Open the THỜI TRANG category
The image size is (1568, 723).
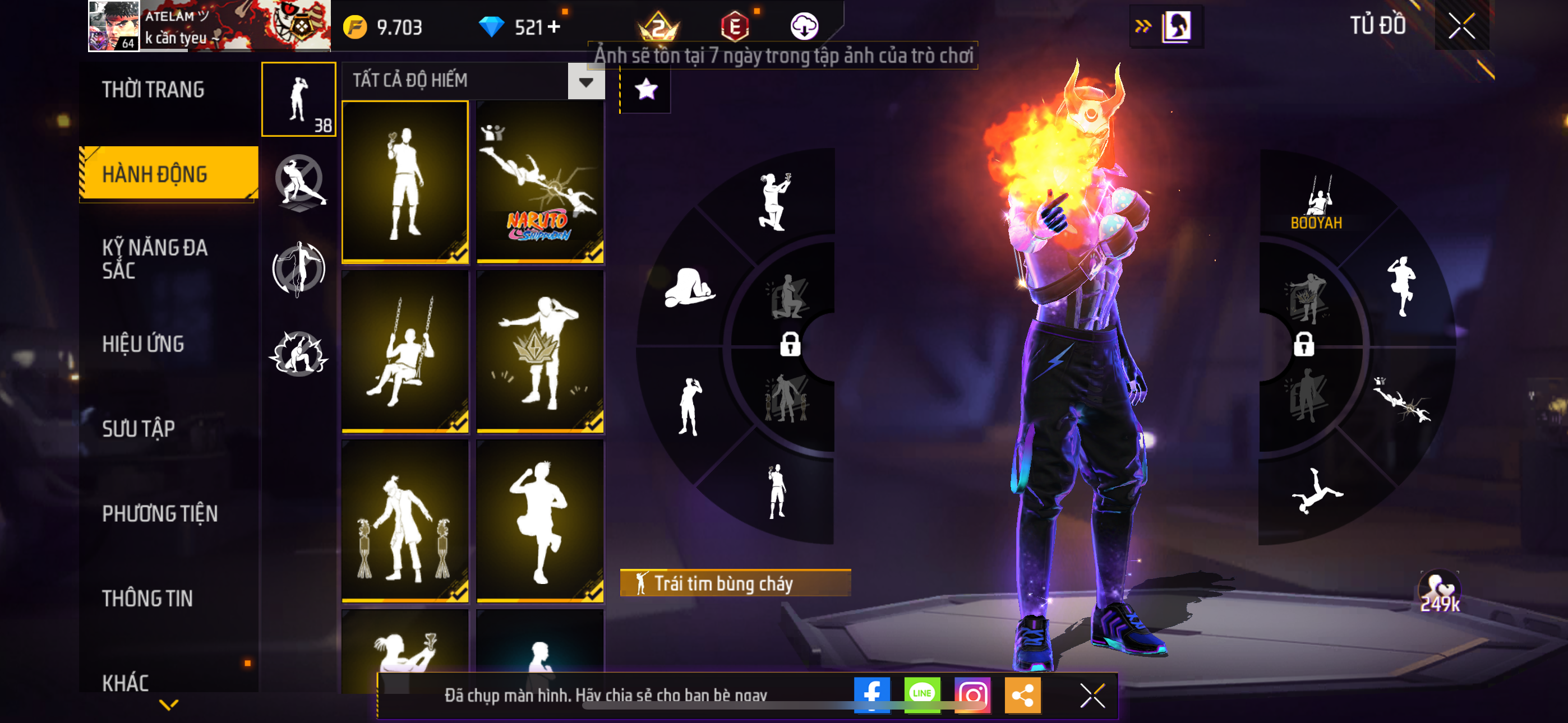coord(153,90)
